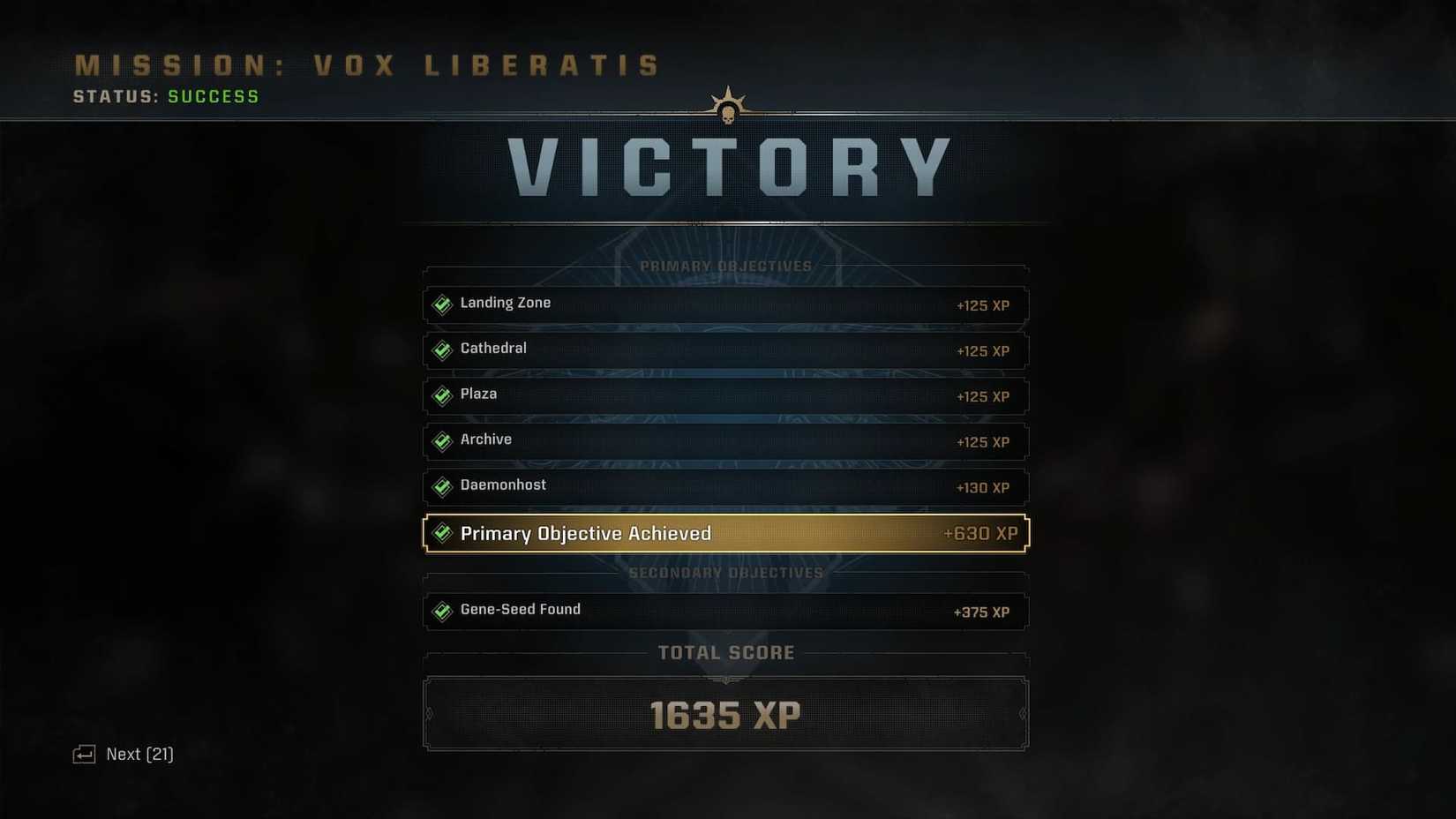Screen dimensions: 1456x819
Task: Expand the Secondary Objectives section header
Action: [725, 572]
